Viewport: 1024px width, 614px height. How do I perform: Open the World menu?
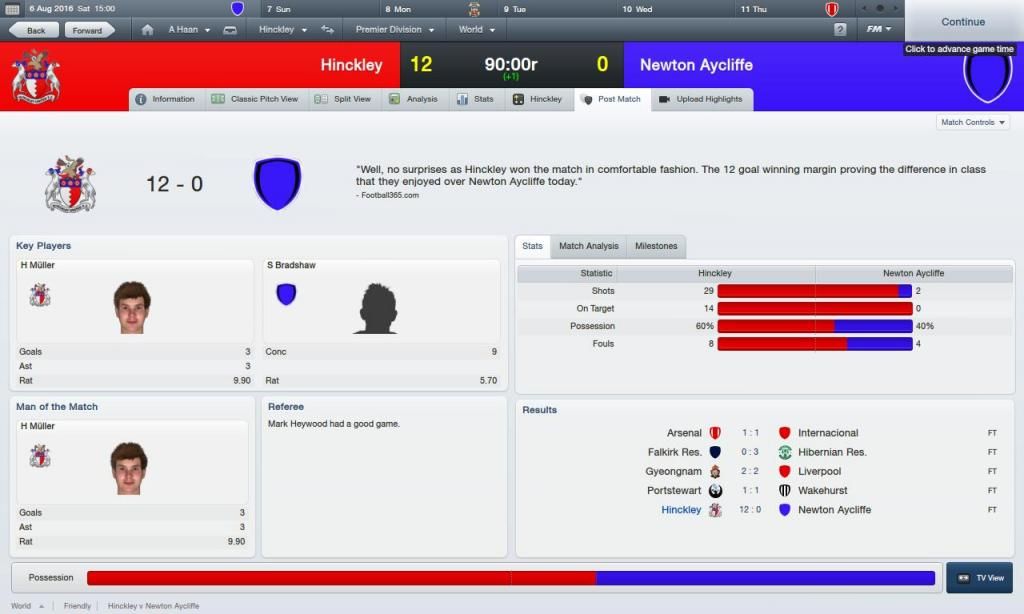[x=476, y=30]
